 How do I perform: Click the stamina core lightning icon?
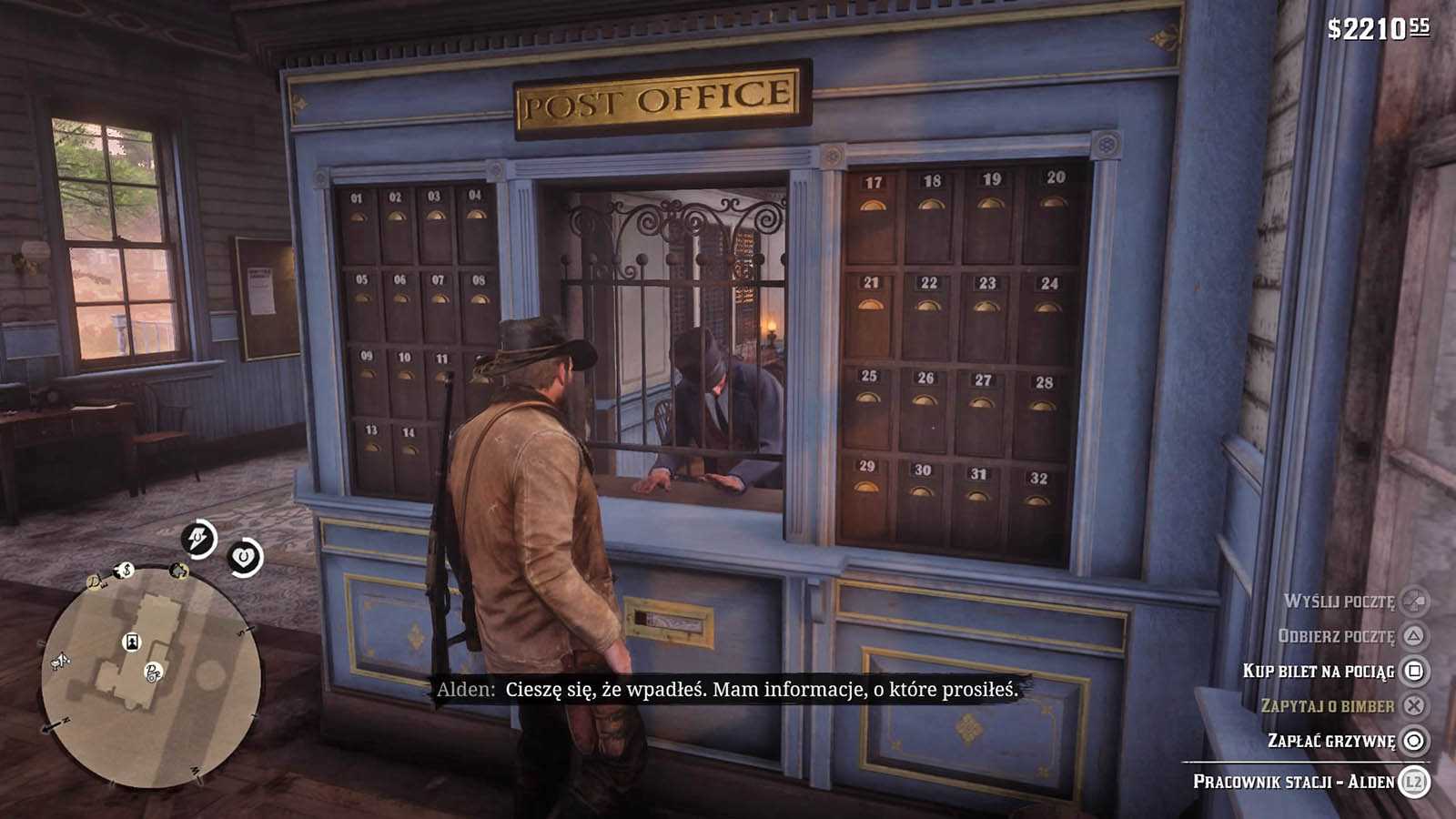tap(198, 539)
